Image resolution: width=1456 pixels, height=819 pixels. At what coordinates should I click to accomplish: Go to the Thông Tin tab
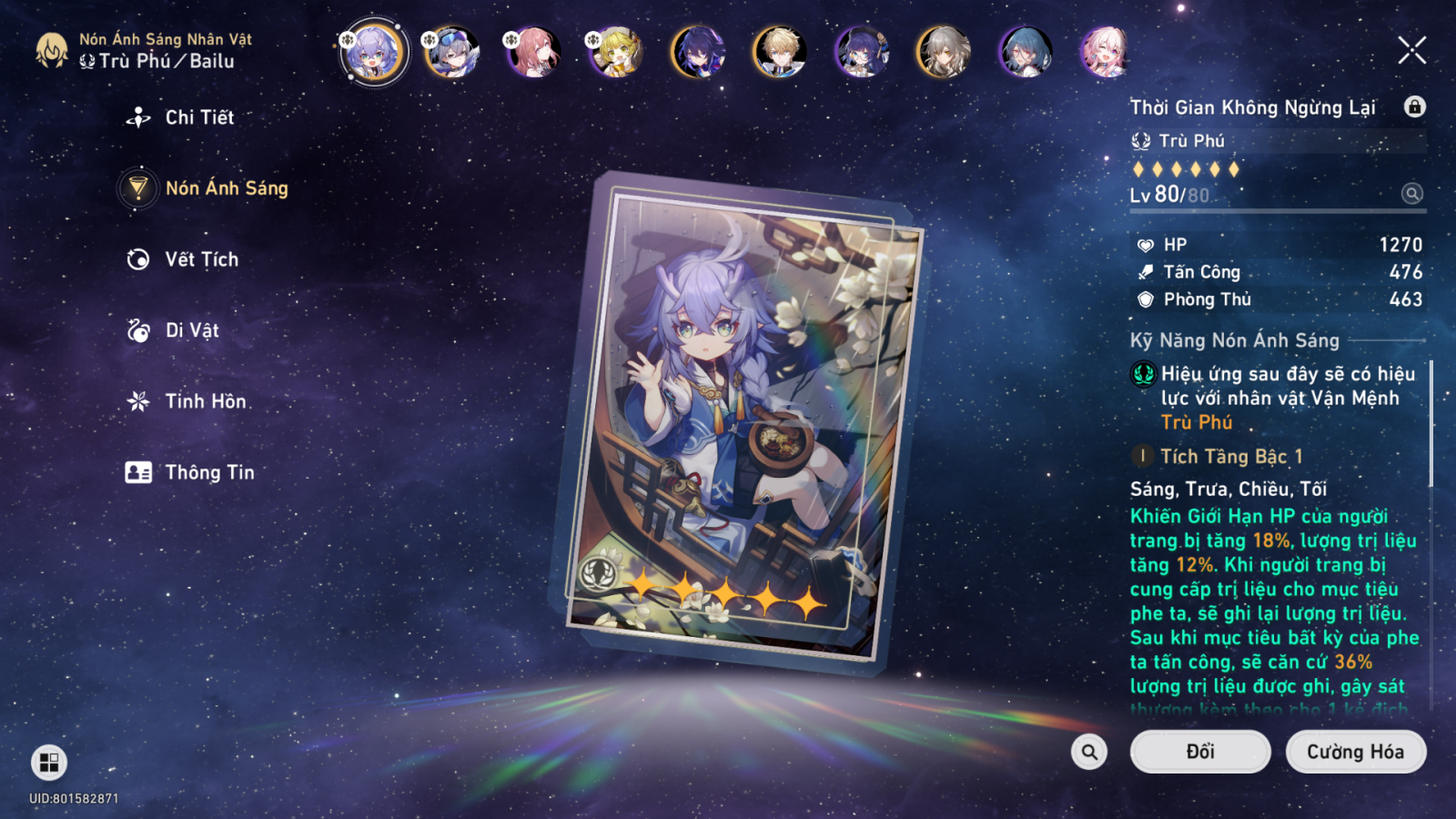click(208, 472)
